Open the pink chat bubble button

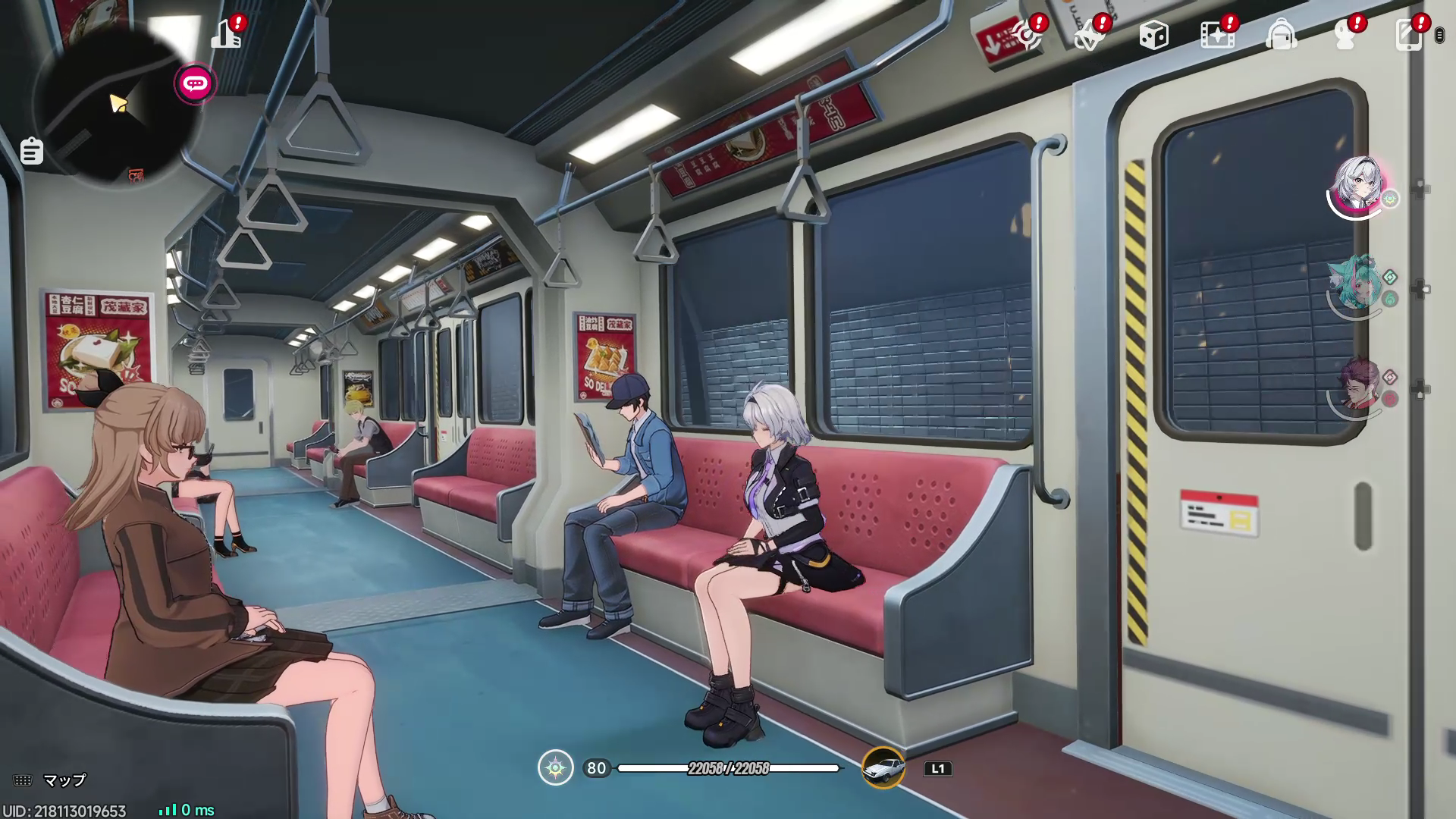pos(195,83)
